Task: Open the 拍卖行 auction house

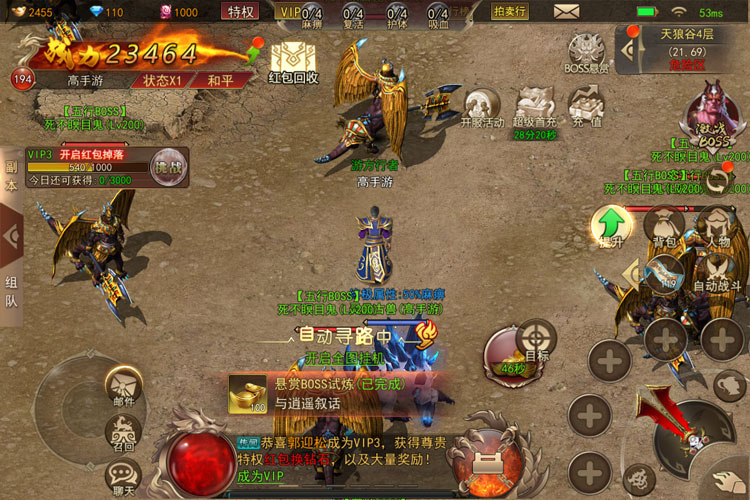Action: tap(511, 12)
